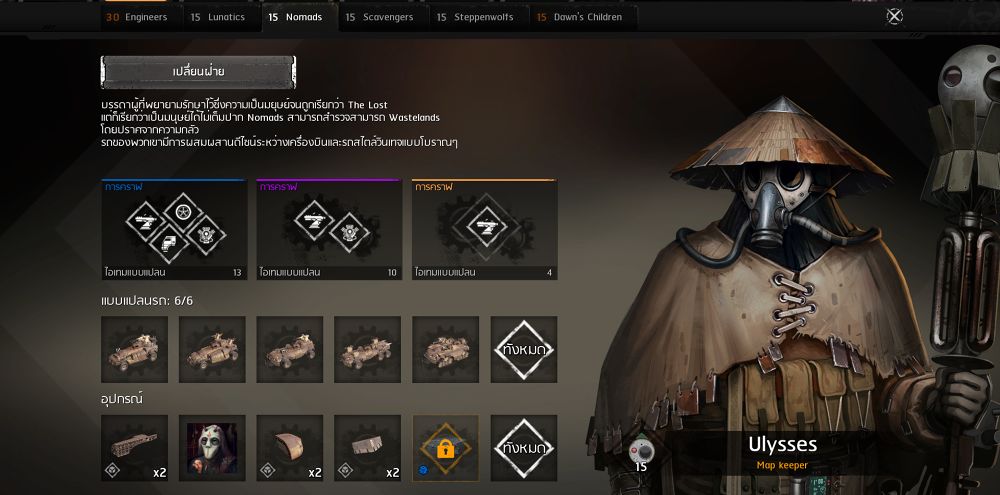The height and width of the screenshot is (495, 1000).
Task: Open the Dawn's Children tab
Action: [580, 17]
